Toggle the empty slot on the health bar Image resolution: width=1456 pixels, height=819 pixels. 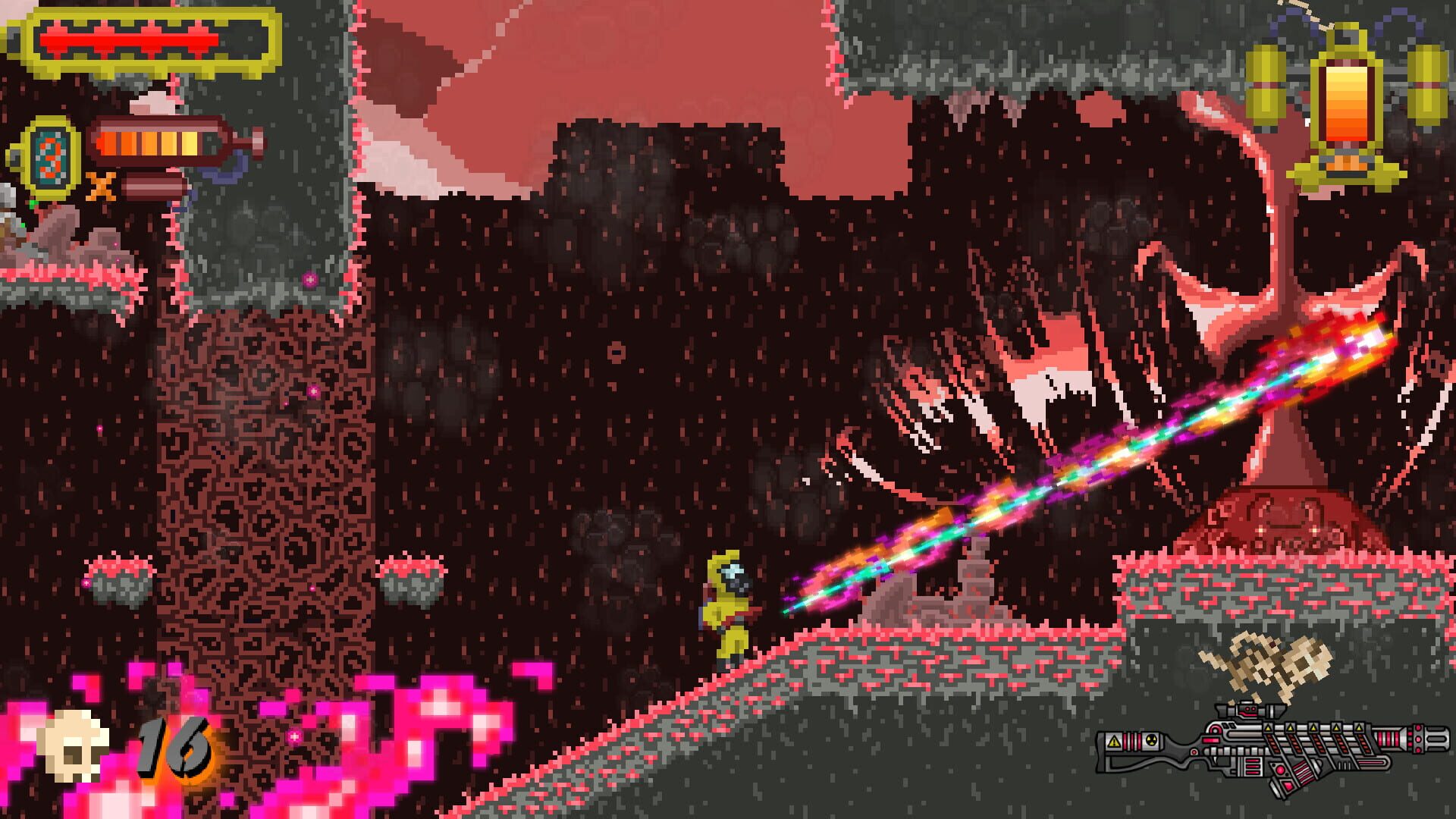243,39
